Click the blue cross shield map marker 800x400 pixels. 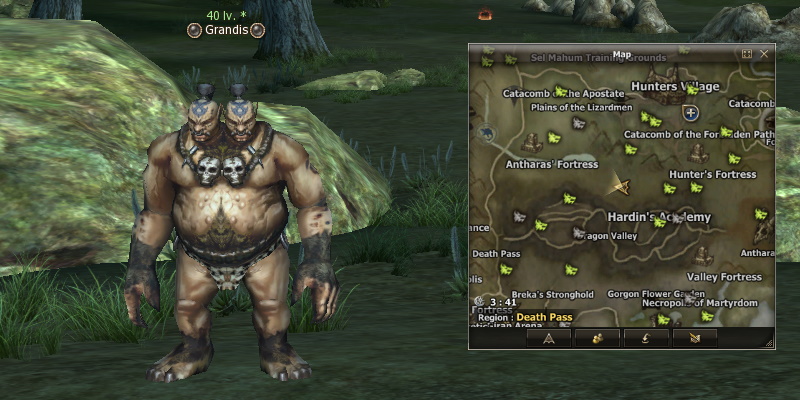pos(690,113)
